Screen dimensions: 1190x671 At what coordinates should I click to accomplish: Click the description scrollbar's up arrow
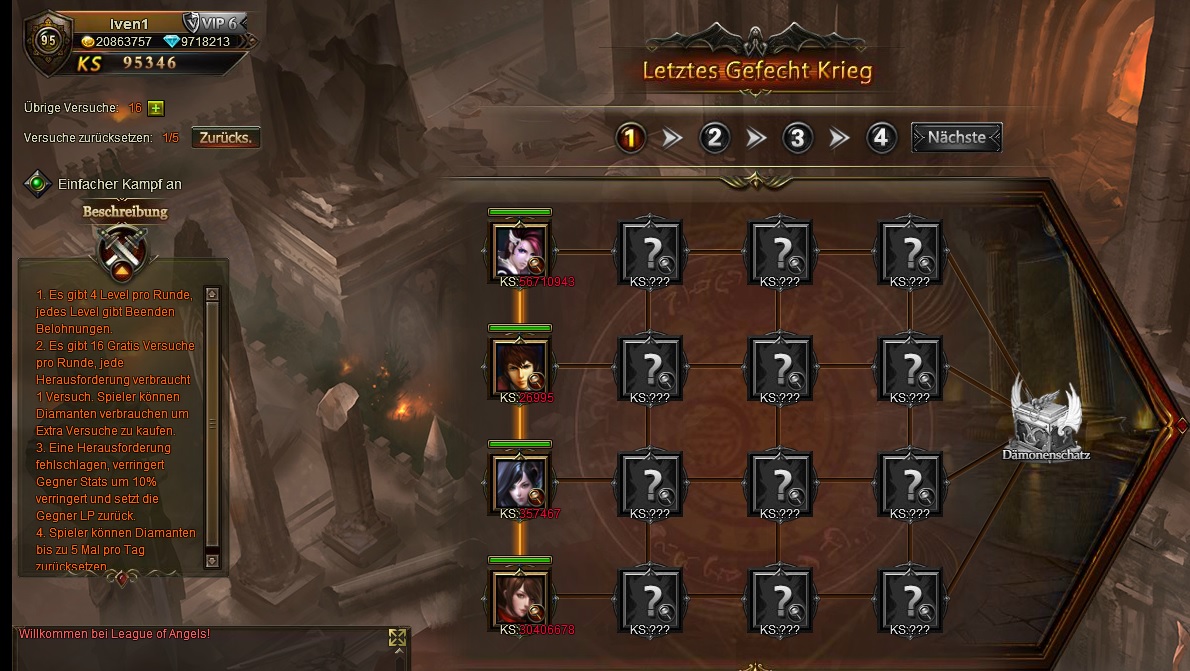212,294
